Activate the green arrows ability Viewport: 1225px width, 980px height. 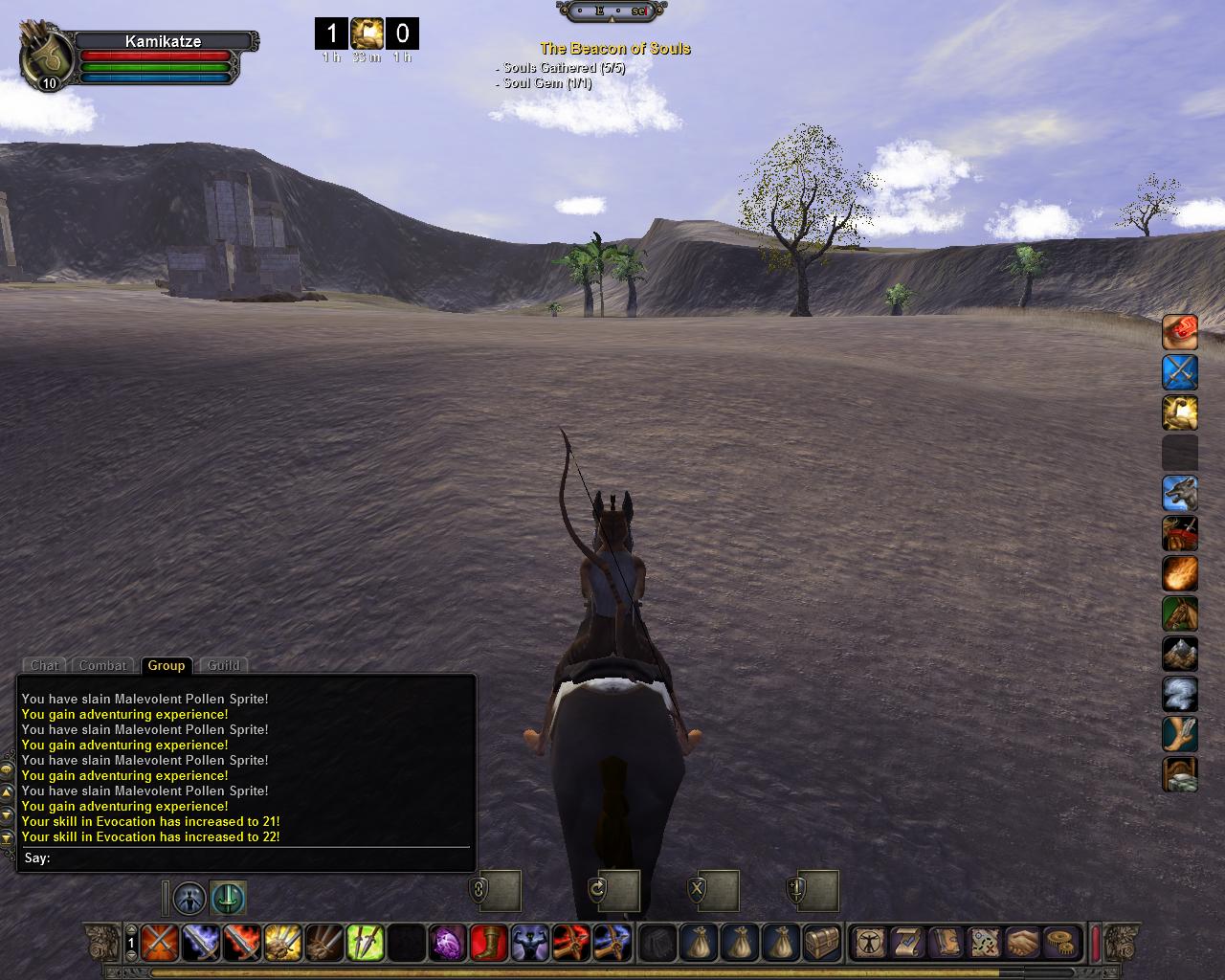click(x=365, y=943)
